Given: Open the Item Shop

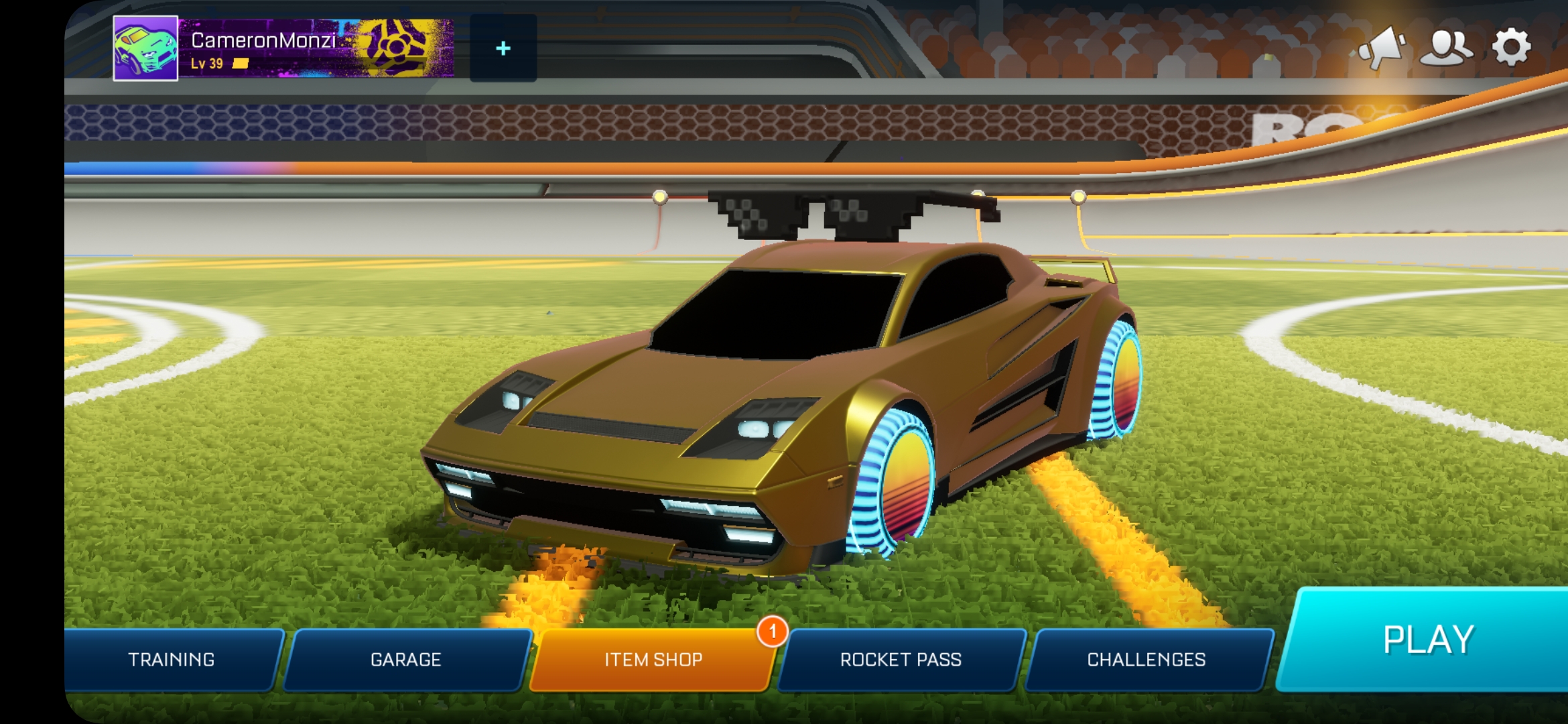Looking at the screenshot, I should (x=653, y=660).
